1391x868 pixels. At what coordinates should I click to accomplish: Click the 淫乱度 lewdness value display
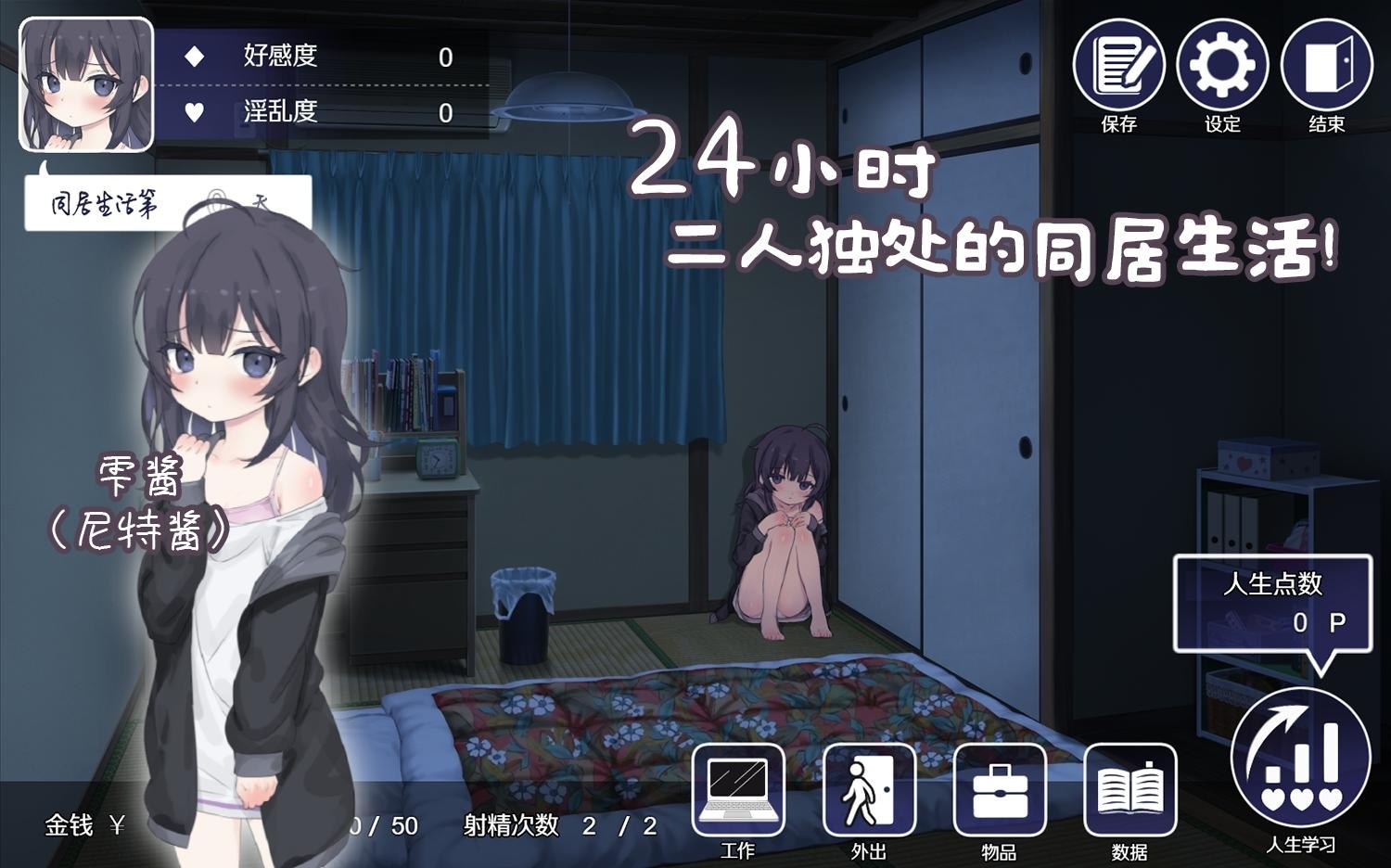click(443, 113)
